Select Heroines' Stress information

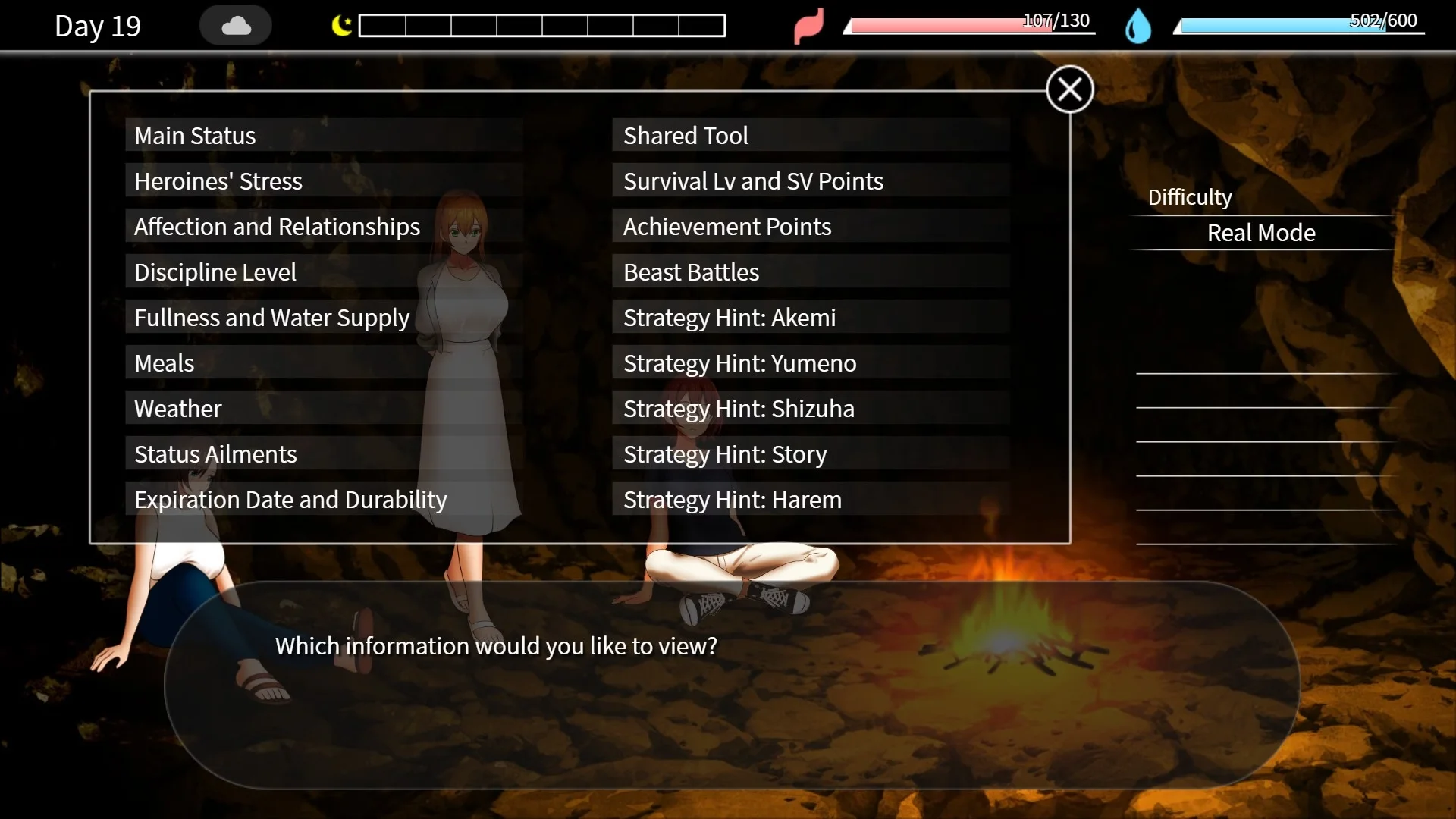324,181
